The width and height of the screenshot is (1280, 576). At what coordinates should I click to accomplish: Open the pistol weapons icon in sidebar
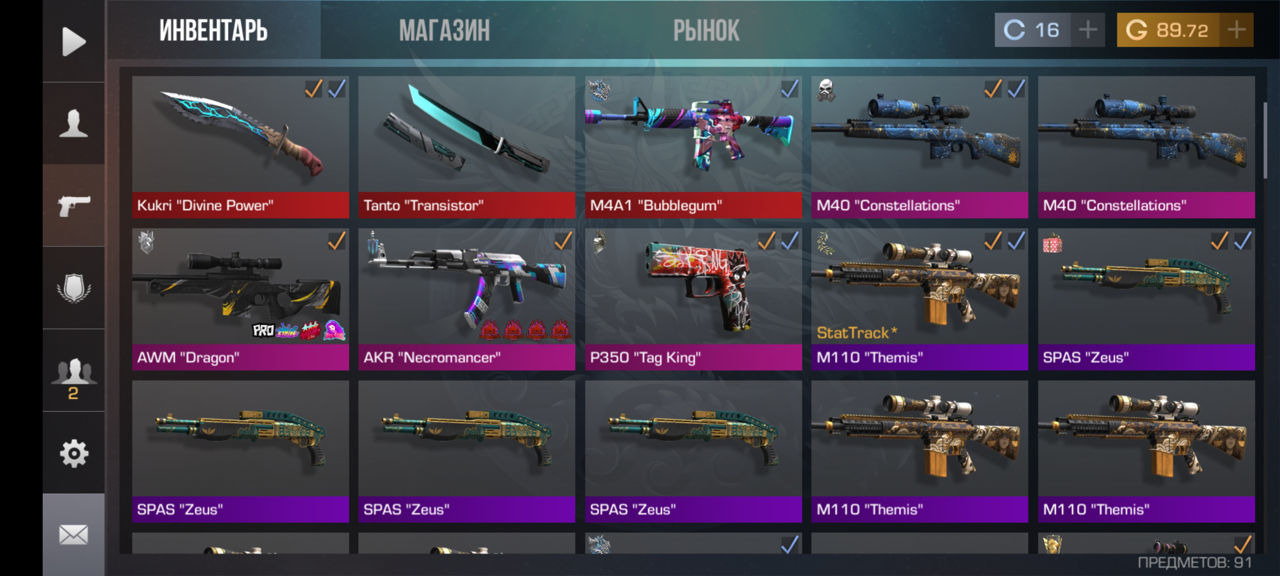[x=74, y=206]
